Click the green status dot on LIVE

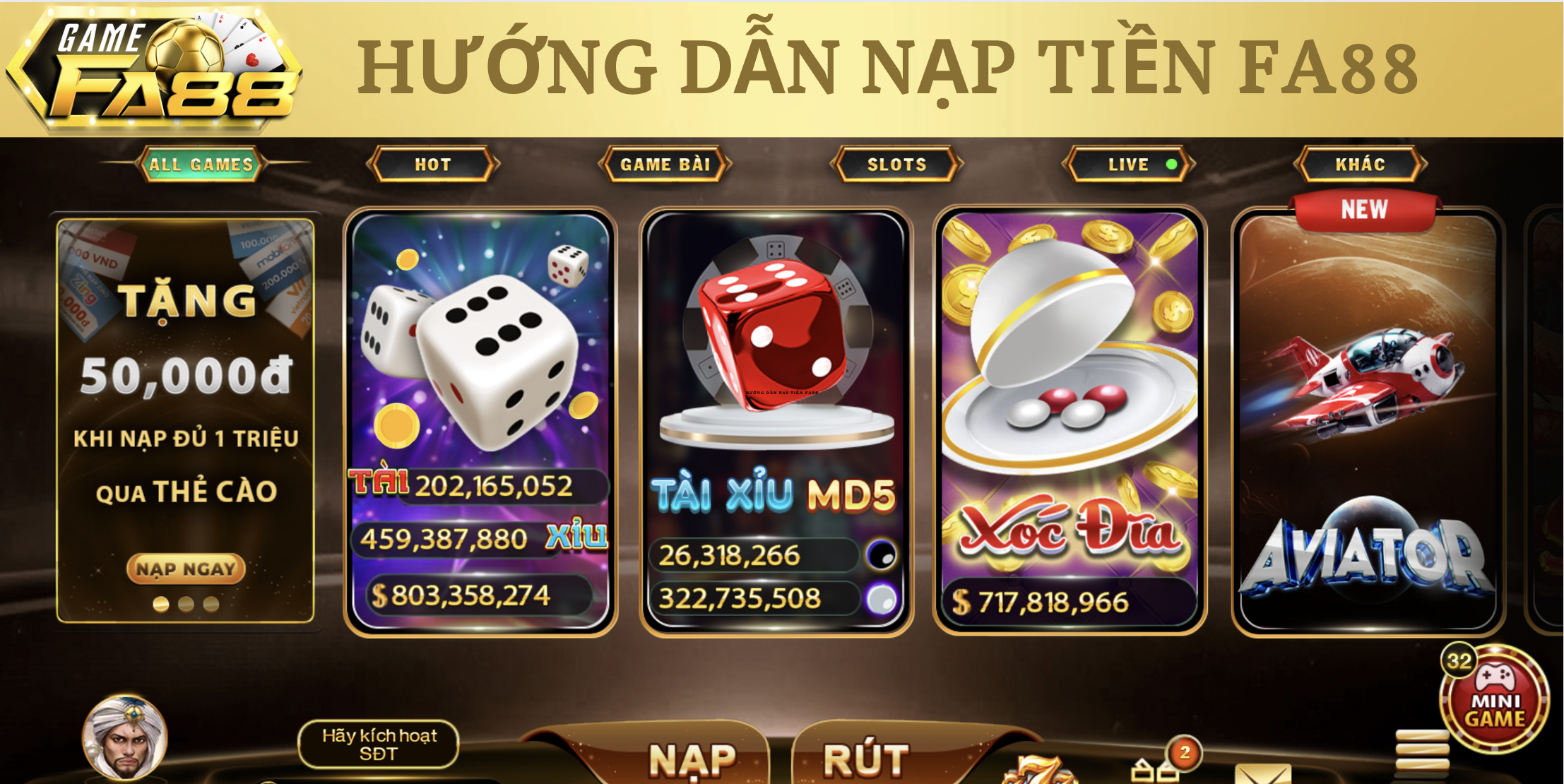click(1173, 164)
